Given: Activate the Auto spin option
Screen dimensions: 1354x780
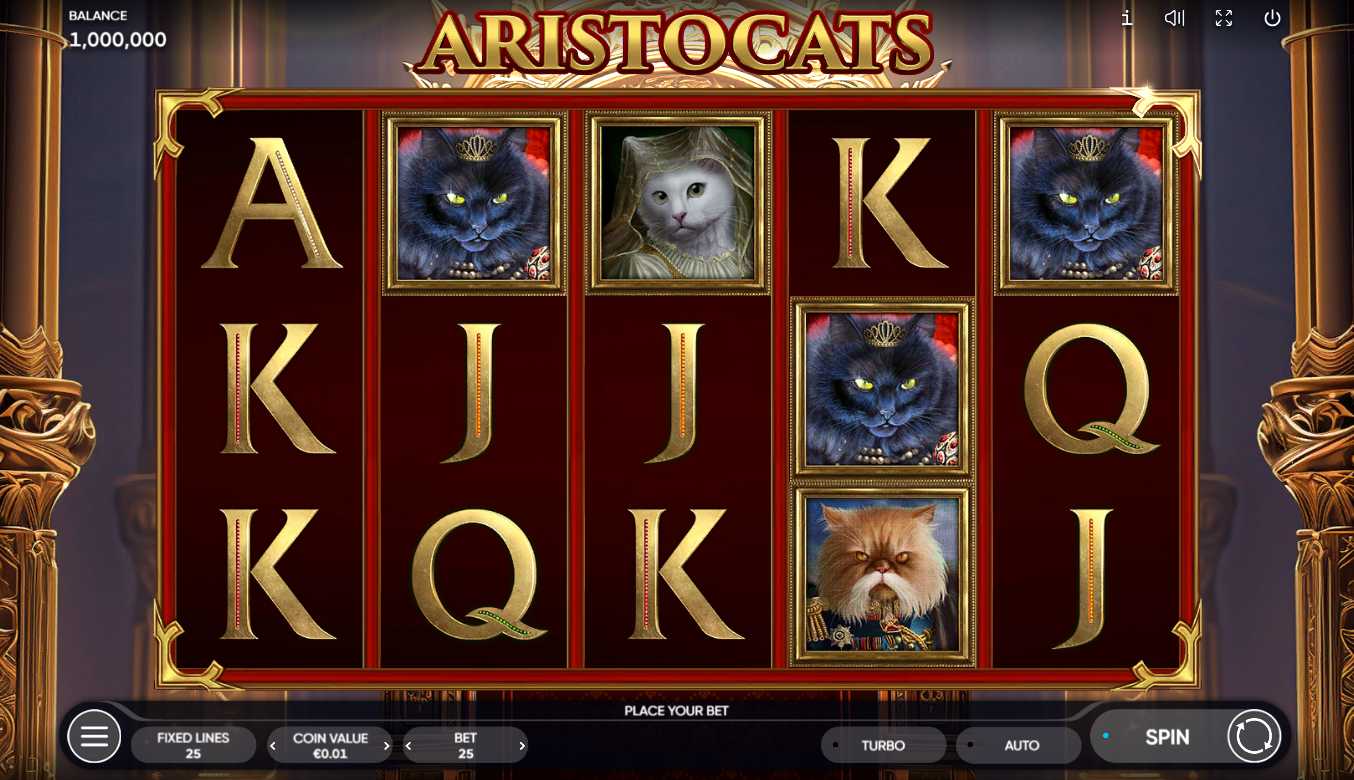Looking at the screenshot, I should pyautogui.click(x=1020, y=745).
